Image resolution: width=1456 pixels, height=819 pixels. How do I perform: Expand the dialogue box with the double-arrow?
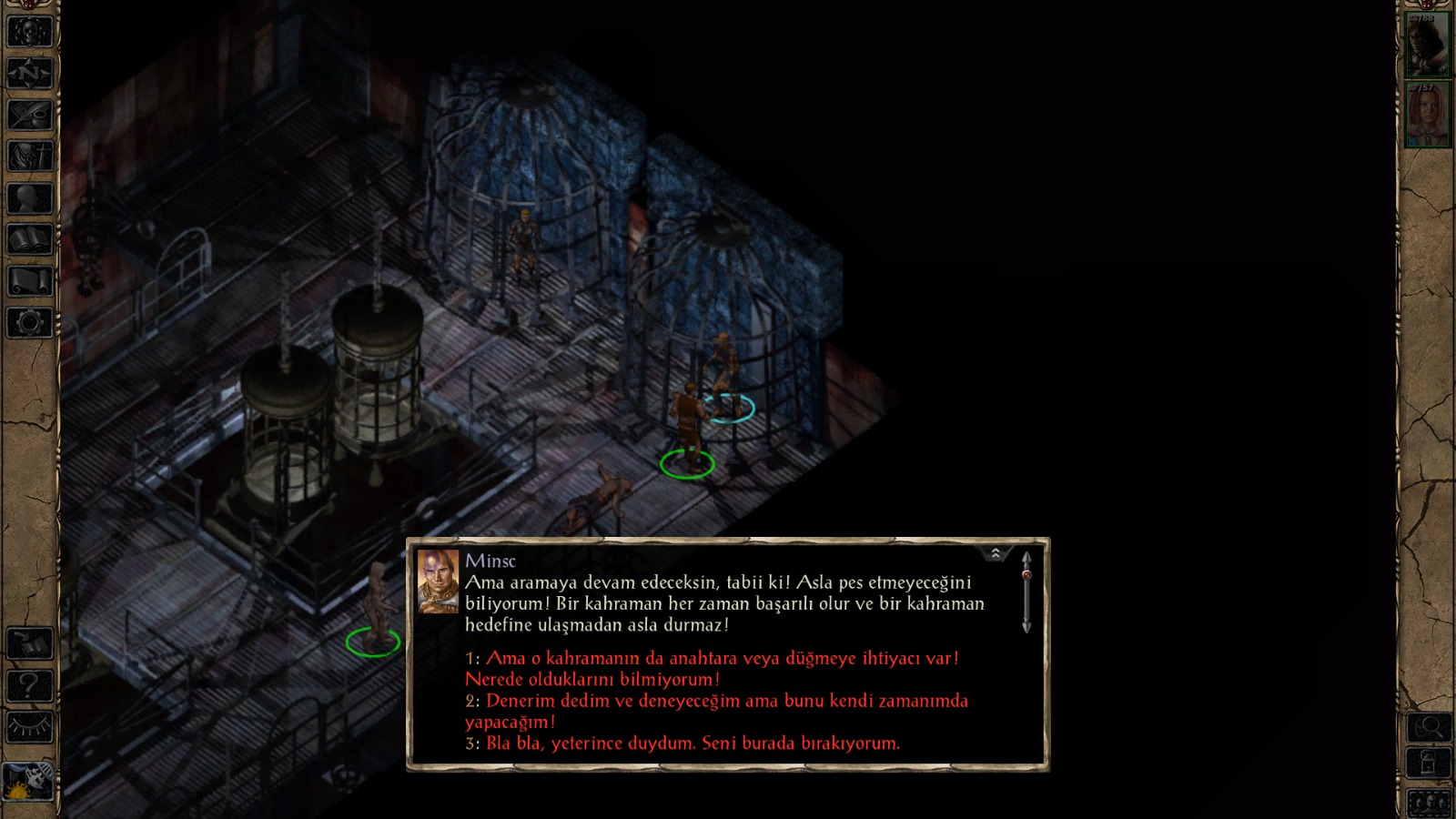click(x=996, y=553)
